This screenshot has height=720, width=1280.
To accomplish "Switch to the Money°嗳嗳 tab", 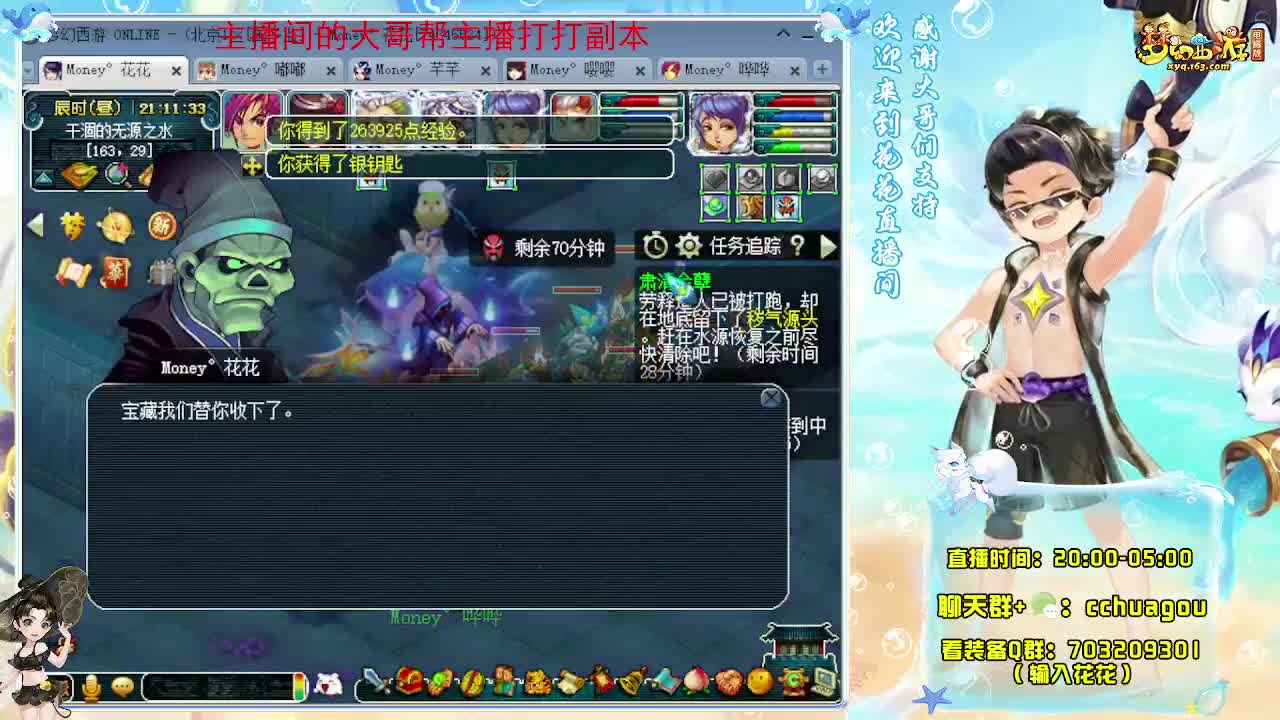I will point(570,72).
